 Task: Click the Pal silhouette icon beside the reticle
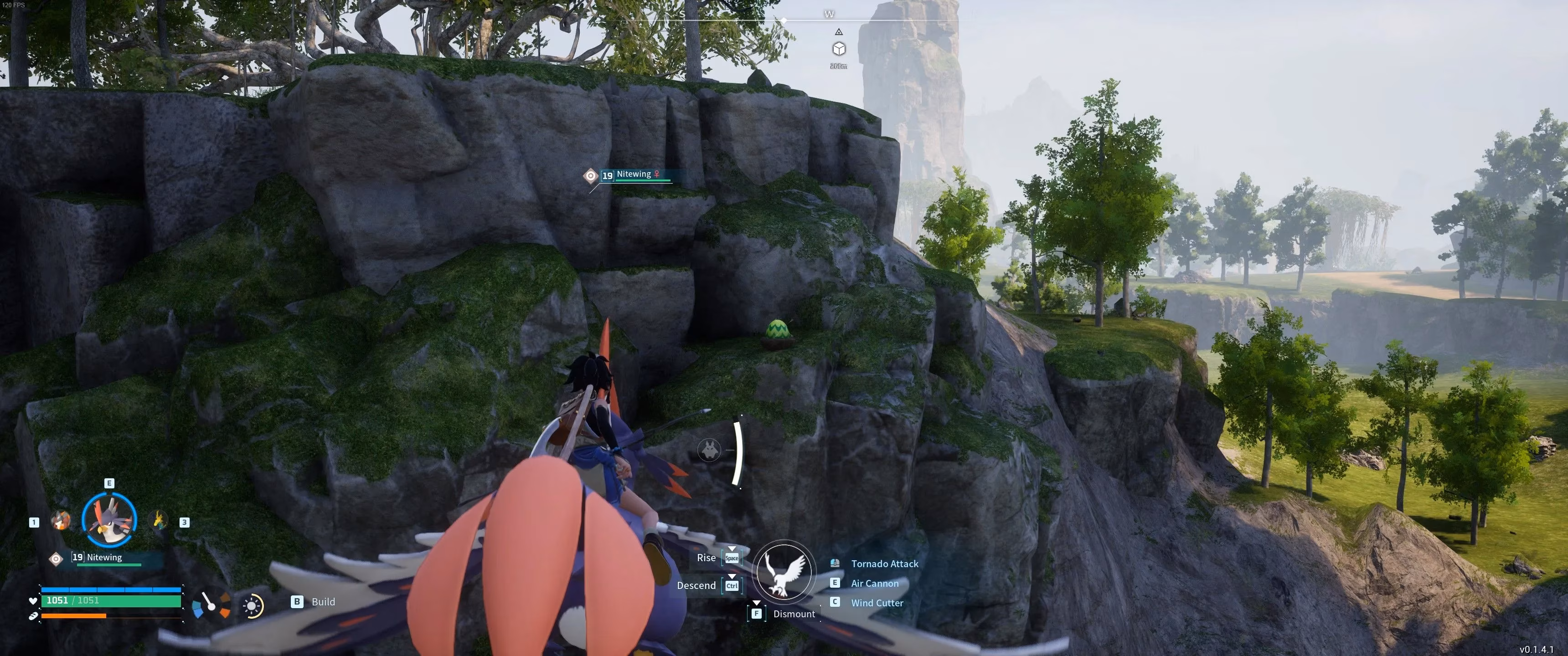click(x=709, y=450)
